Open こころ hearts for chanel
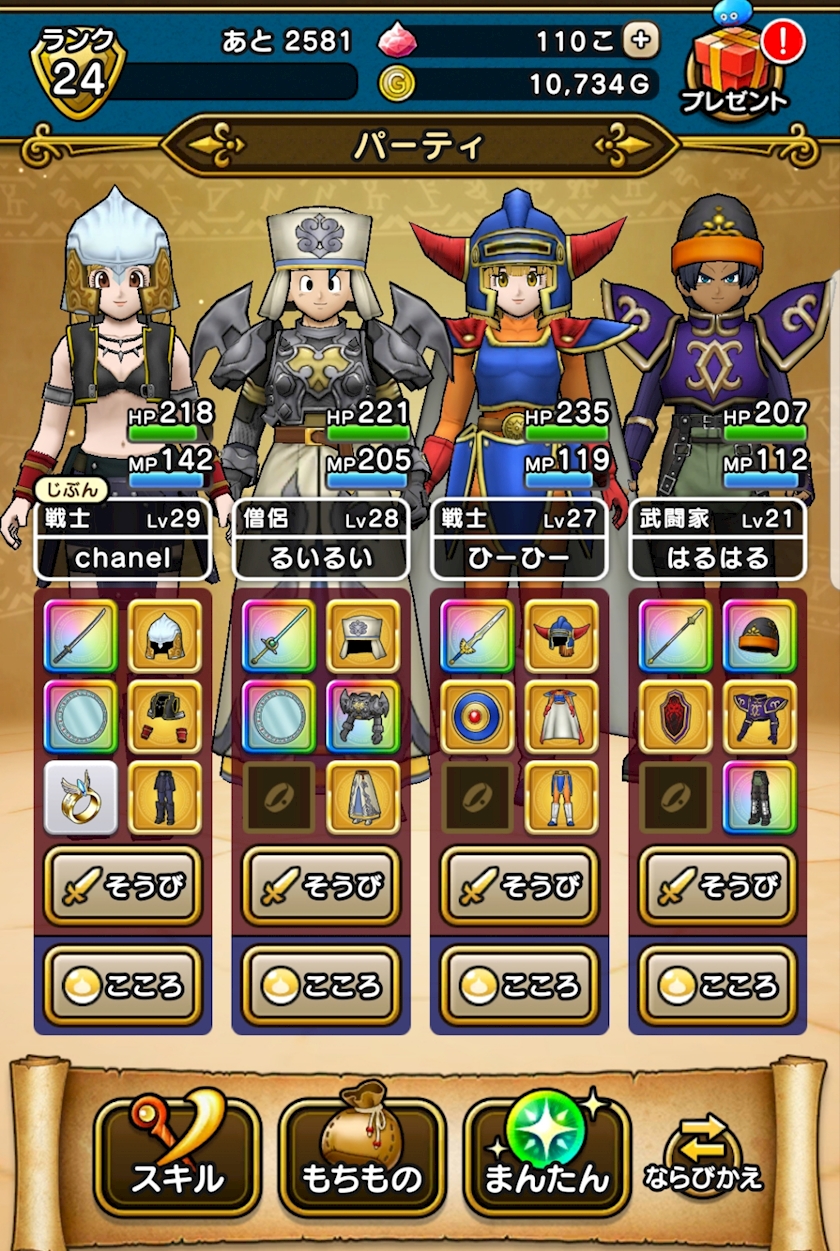 coord(123,985)
